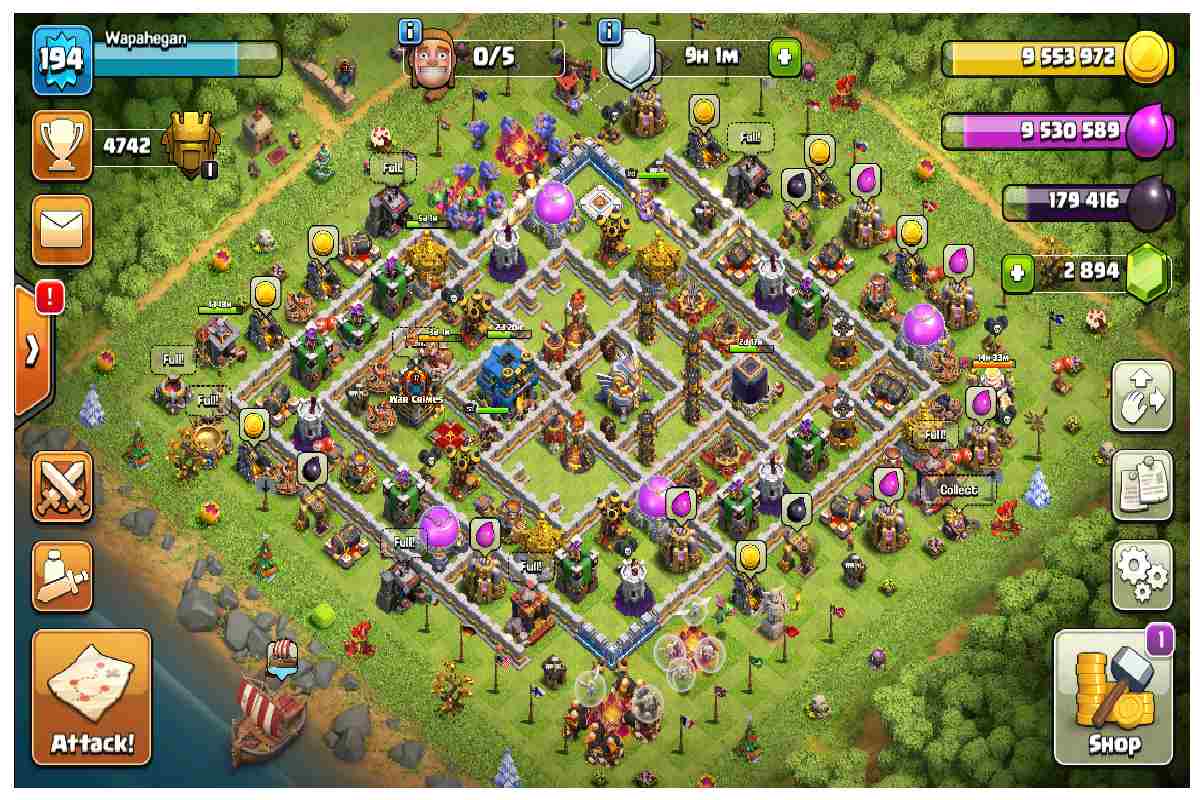
Task: Buy gems with the green plus
Action: coord(1017,273)
